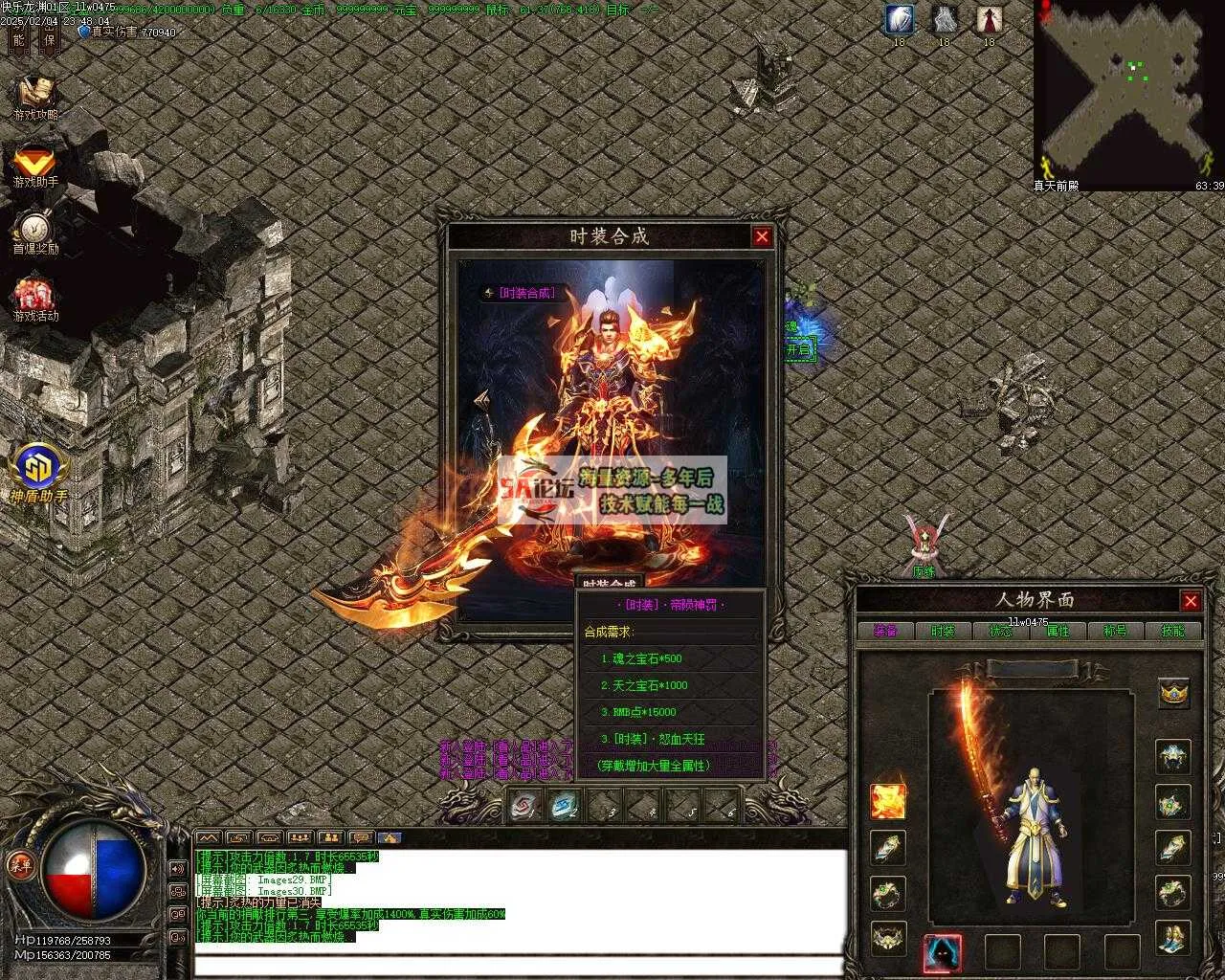1225x980 pixels.
Task: Open the 游戏助手 game assistant
Action: point(35,164)
